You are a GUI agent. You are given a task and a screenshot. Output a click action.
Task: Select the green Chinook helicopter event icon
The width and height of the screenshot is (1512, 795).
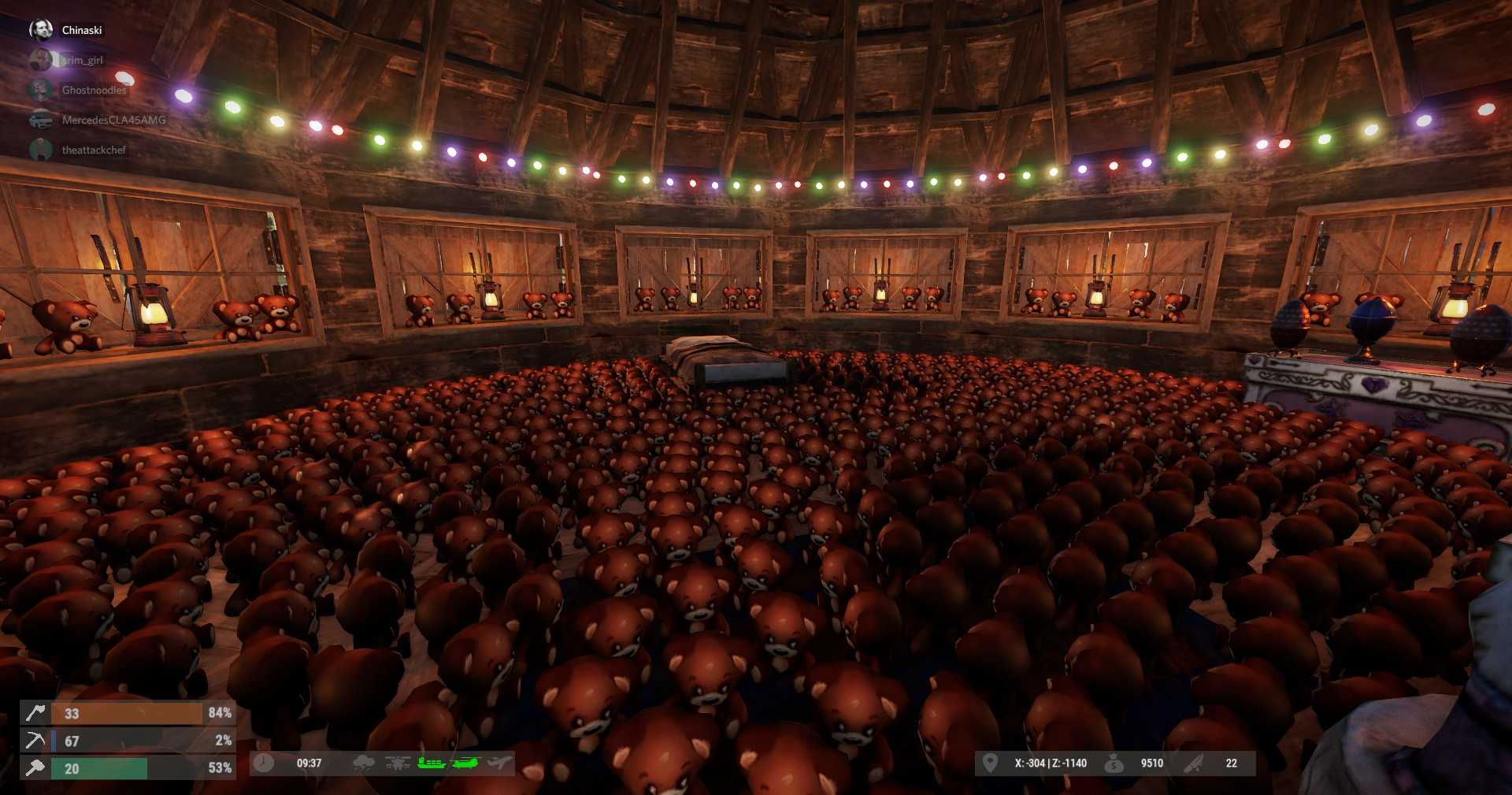465,763
